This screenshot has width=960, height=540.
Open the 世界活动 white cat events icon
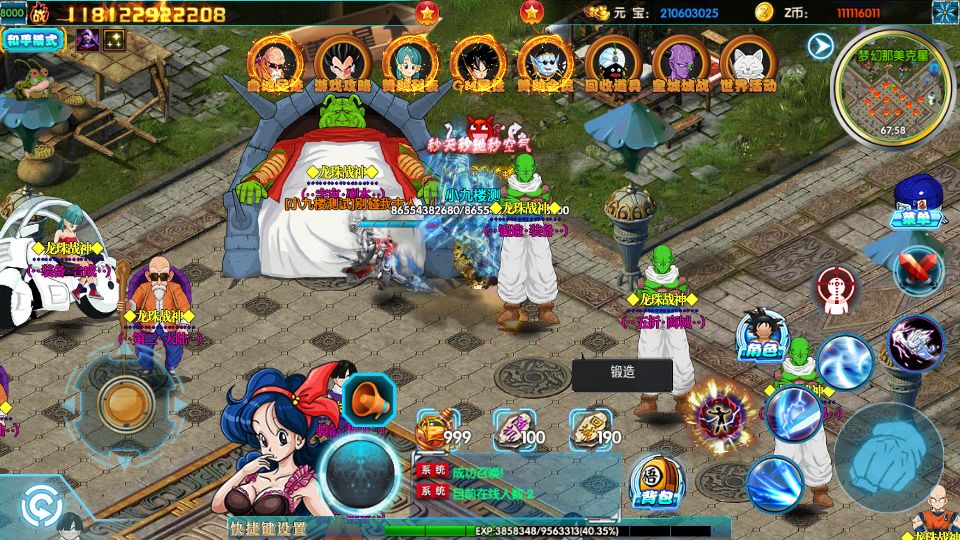coord(748,64)
